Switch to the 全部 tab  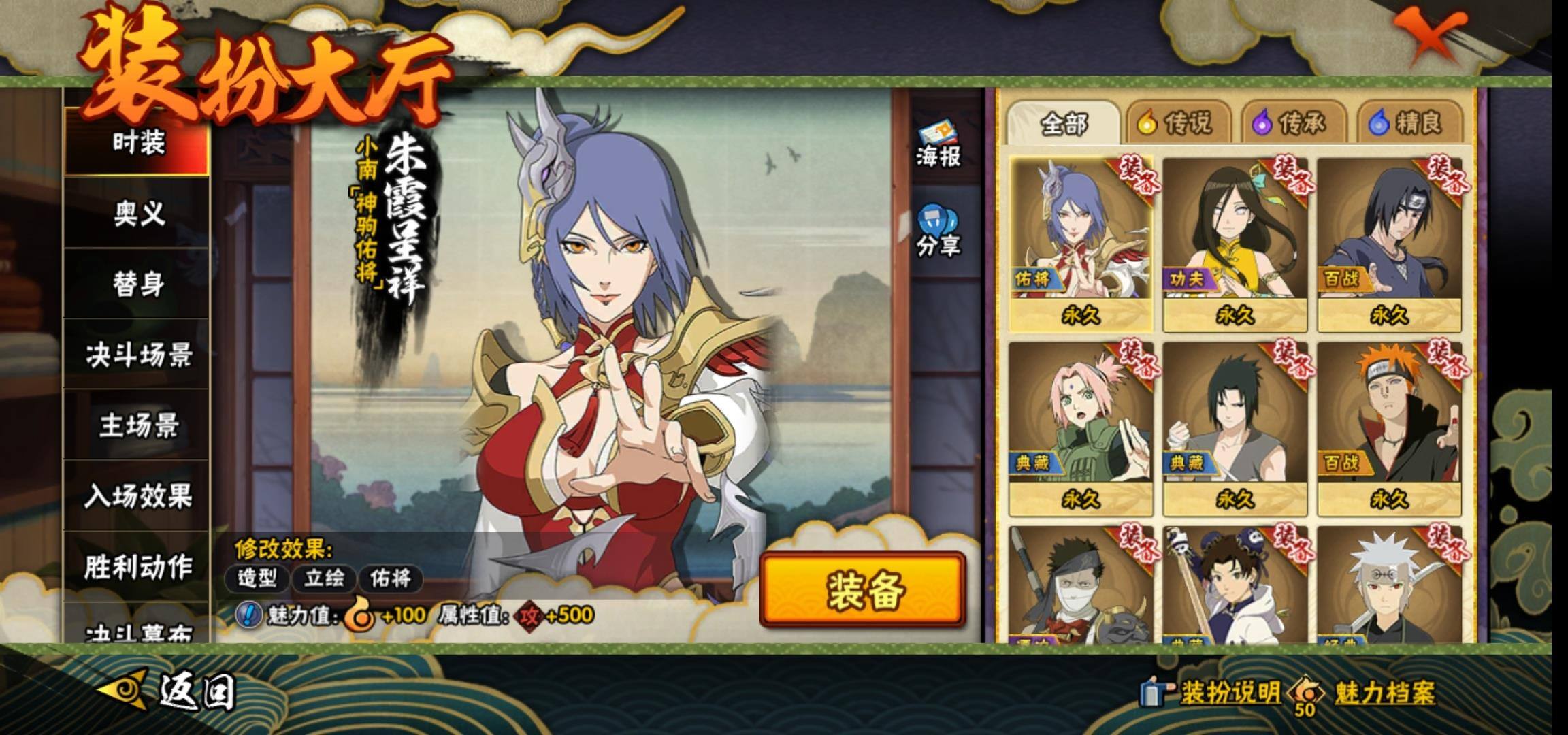(1063, 124)
